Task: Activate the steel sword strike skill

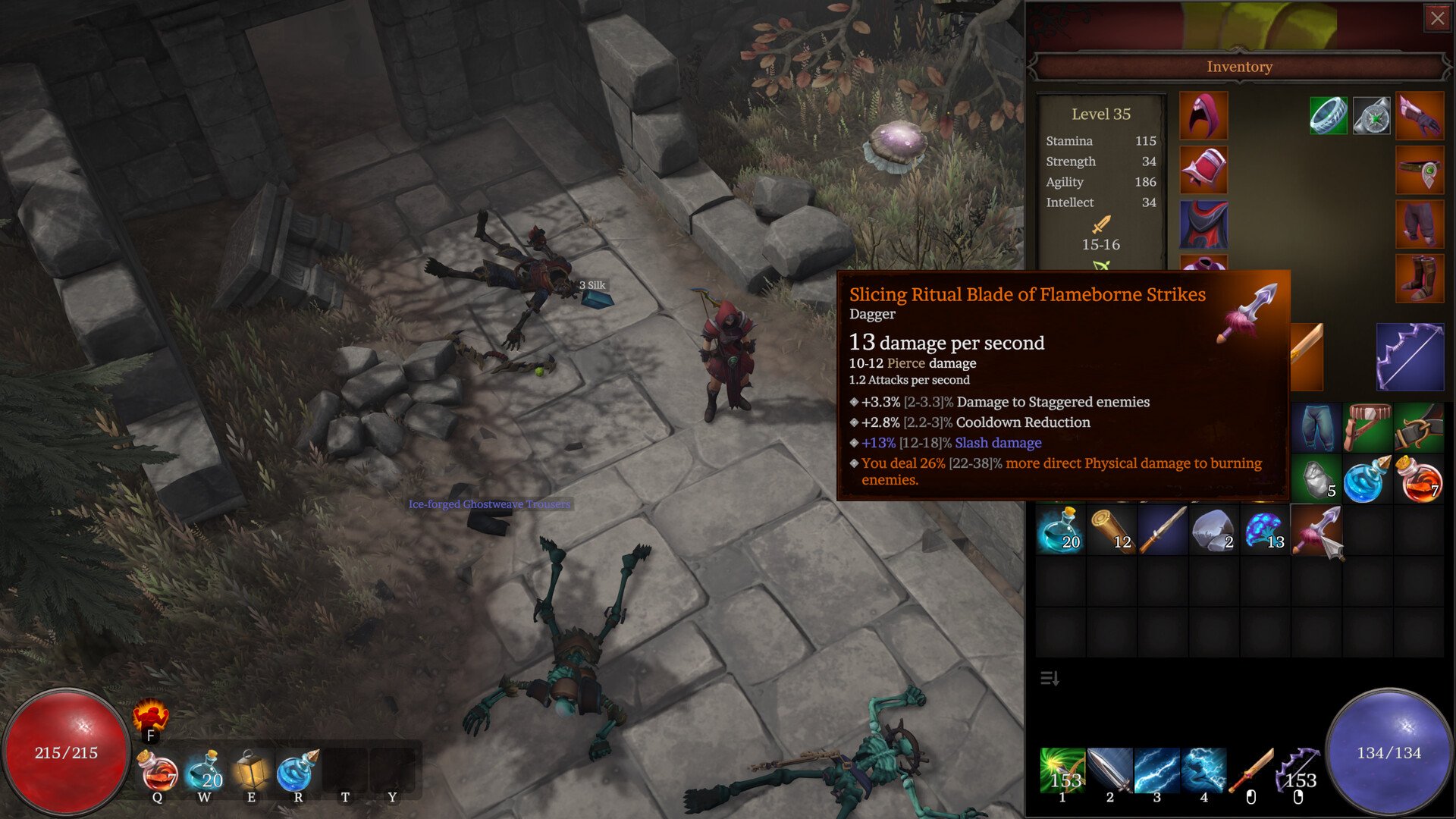Action: click(x=1109, y=770)
